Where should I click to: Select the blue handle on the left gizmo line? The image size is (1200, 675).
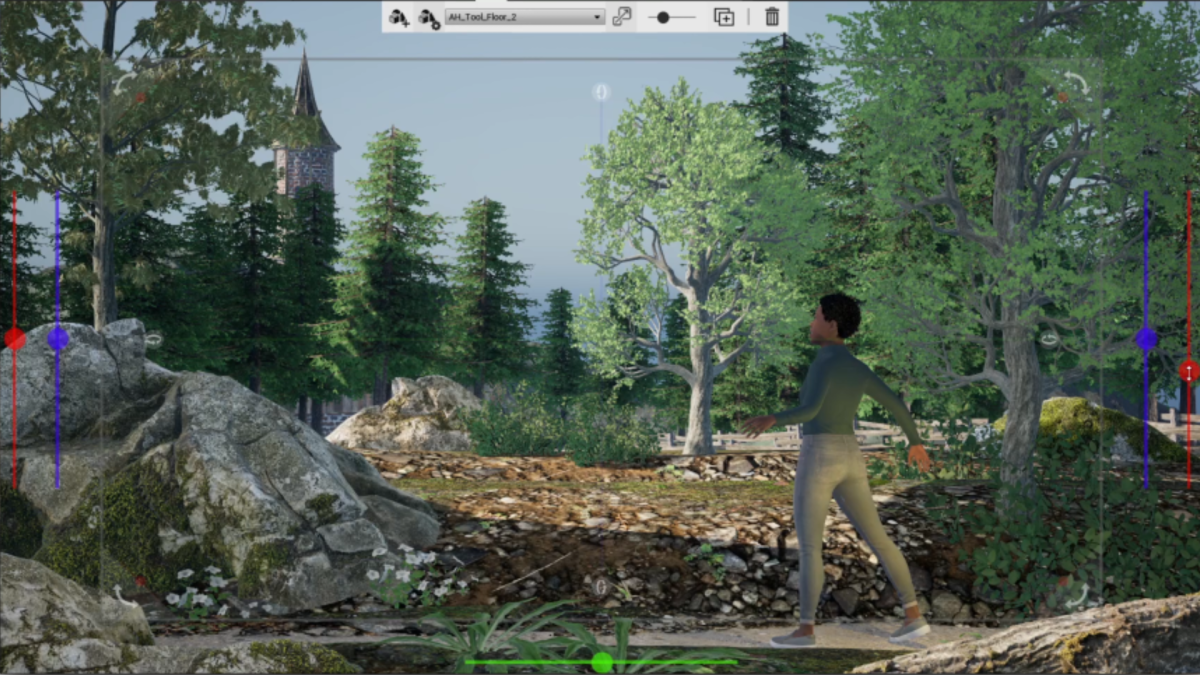point(58,338)
